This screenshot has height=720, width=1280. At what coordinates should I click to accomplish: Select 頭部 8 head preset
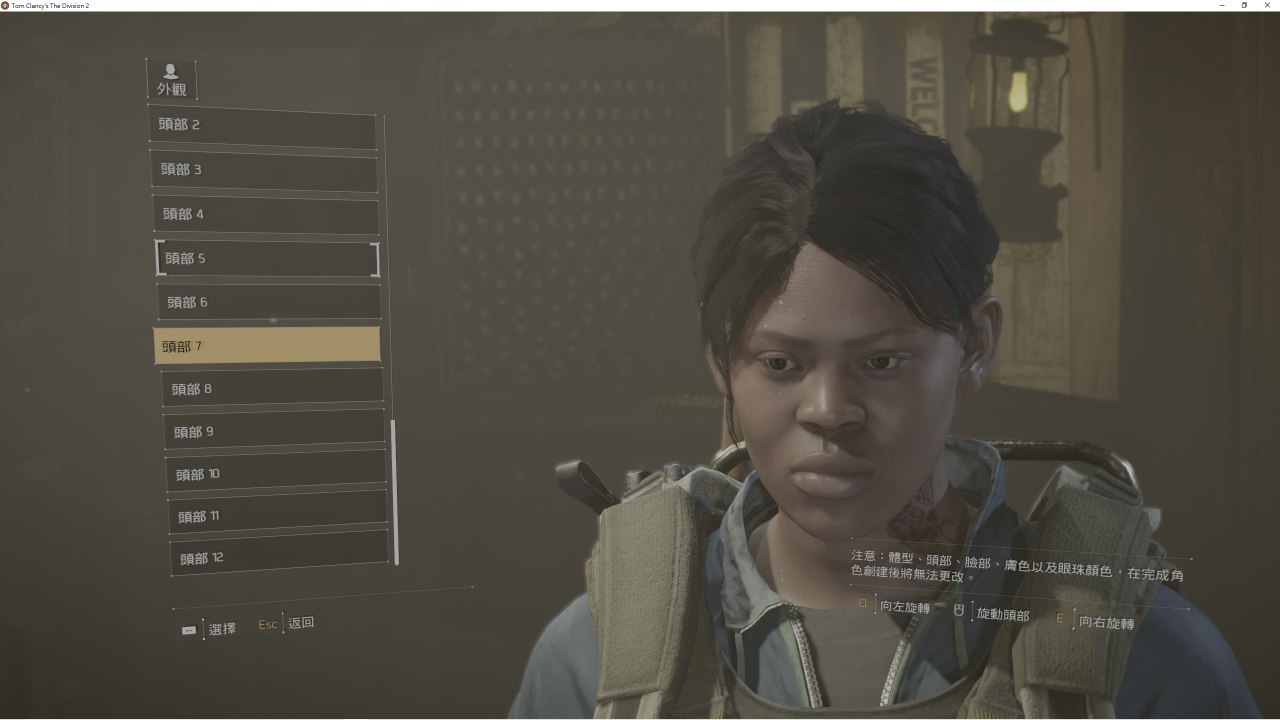click(x=273, y=388)
